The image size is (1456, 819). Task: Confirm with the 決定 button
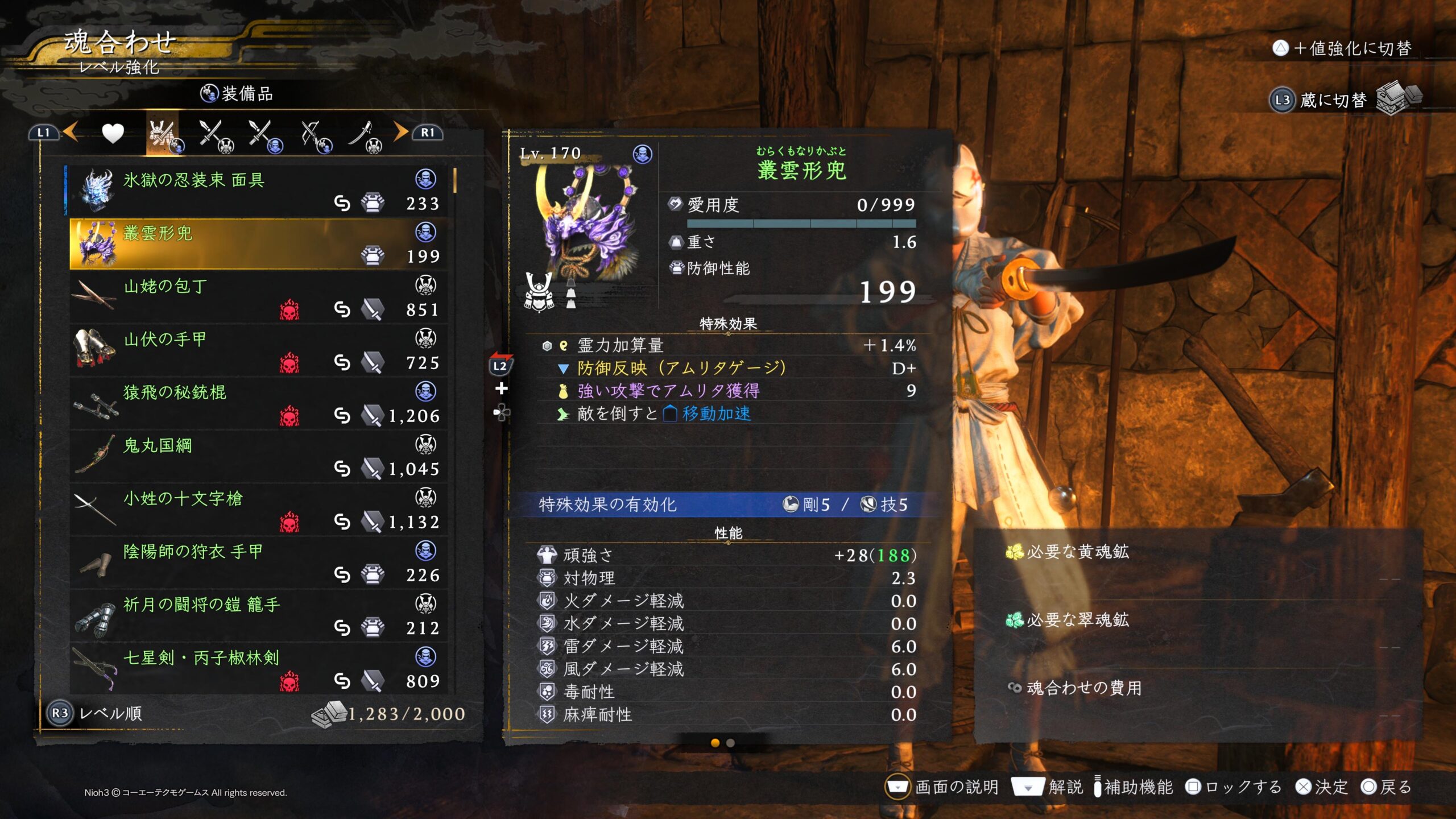1322,787
